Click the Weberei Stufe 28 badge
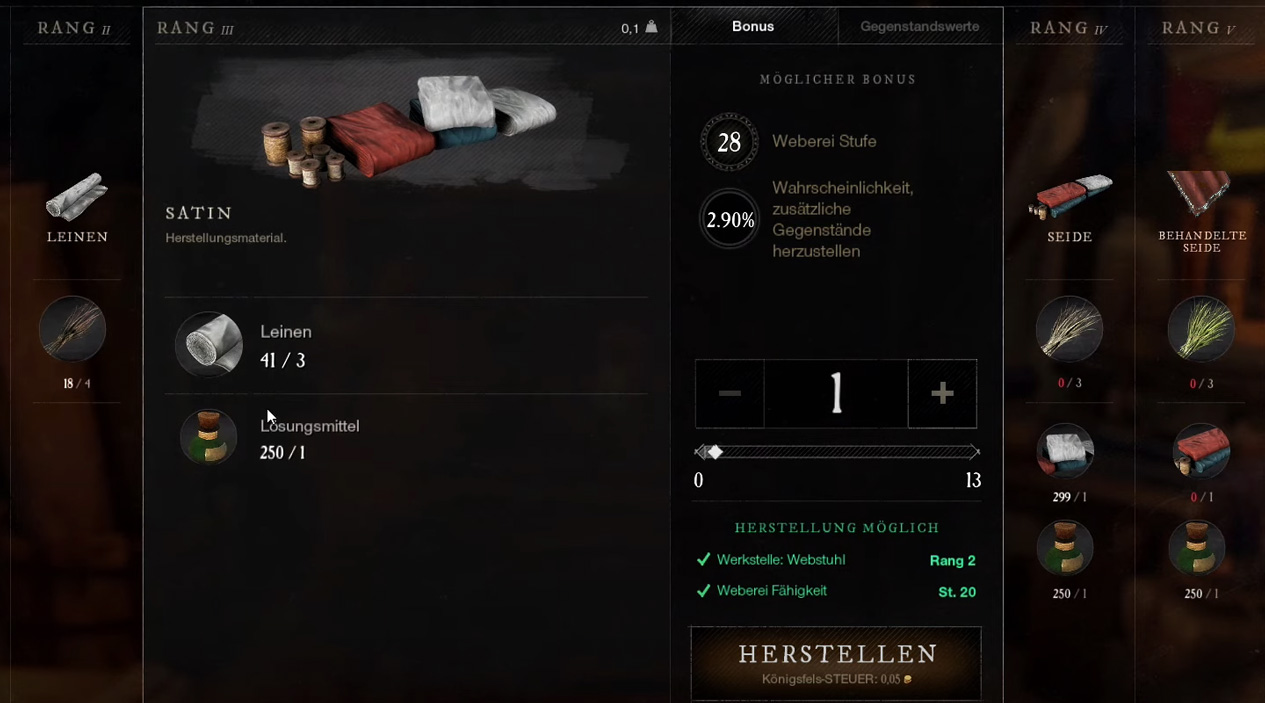The image size is (1265, 703). pos(729,142)
